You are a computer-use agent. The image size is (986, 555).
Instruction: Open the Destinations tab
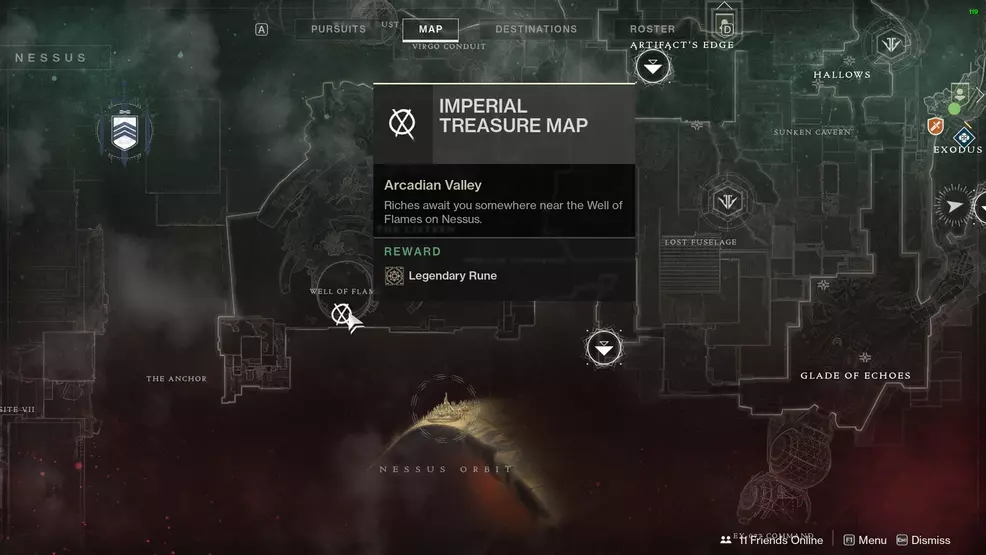point(536,29)
